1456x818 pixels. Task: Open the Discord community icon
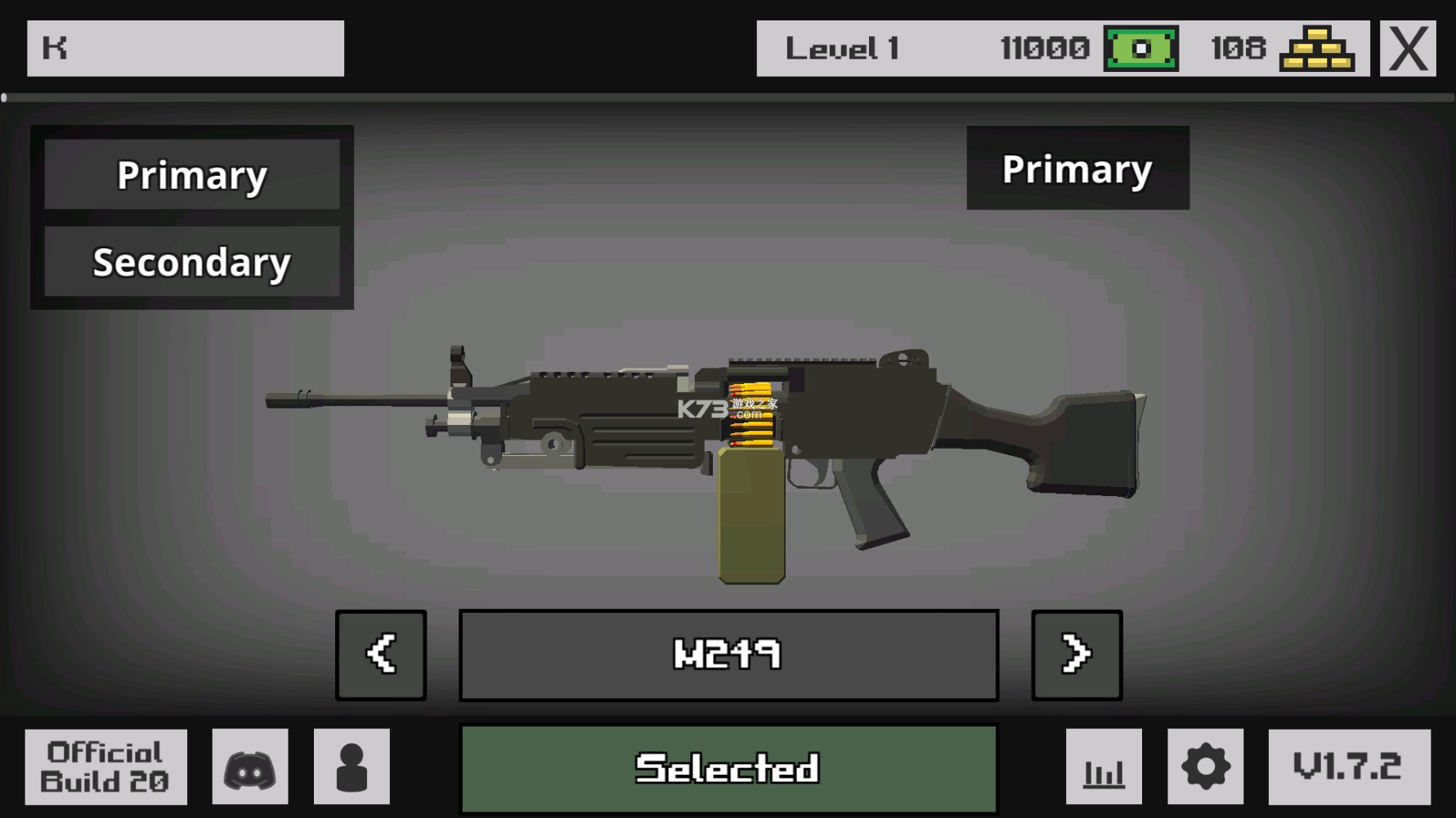(x=249, y=767)
